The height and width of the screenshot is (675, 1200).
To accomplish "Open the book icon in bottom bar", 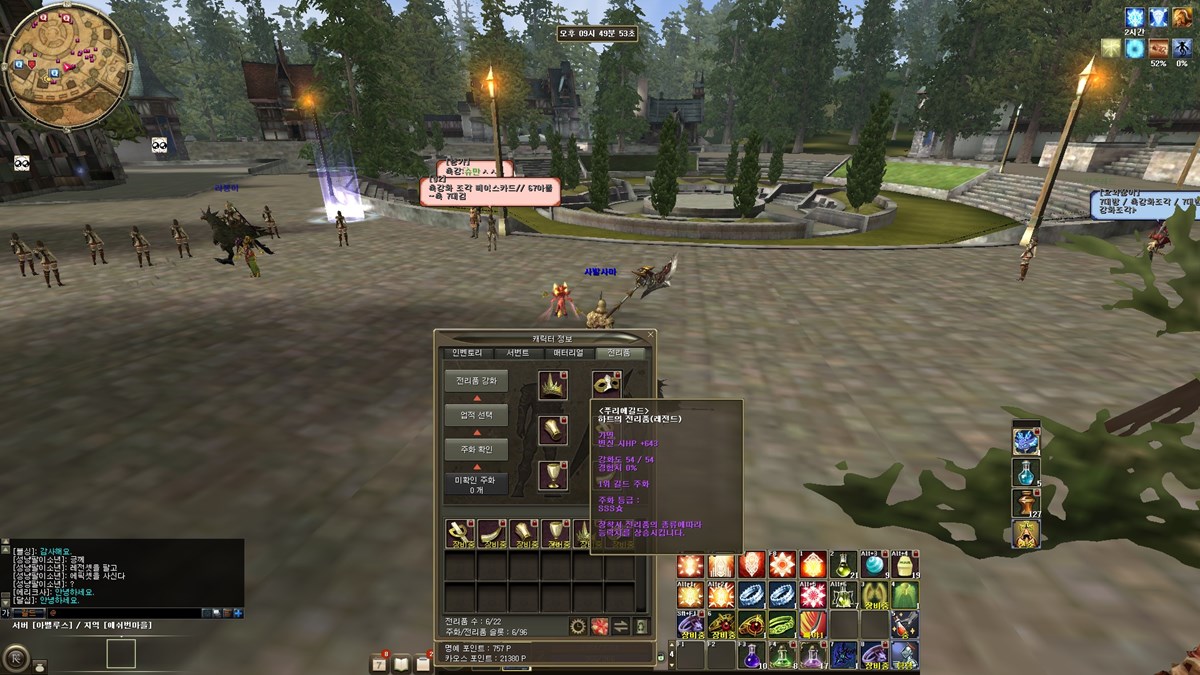I will (402, 663).
